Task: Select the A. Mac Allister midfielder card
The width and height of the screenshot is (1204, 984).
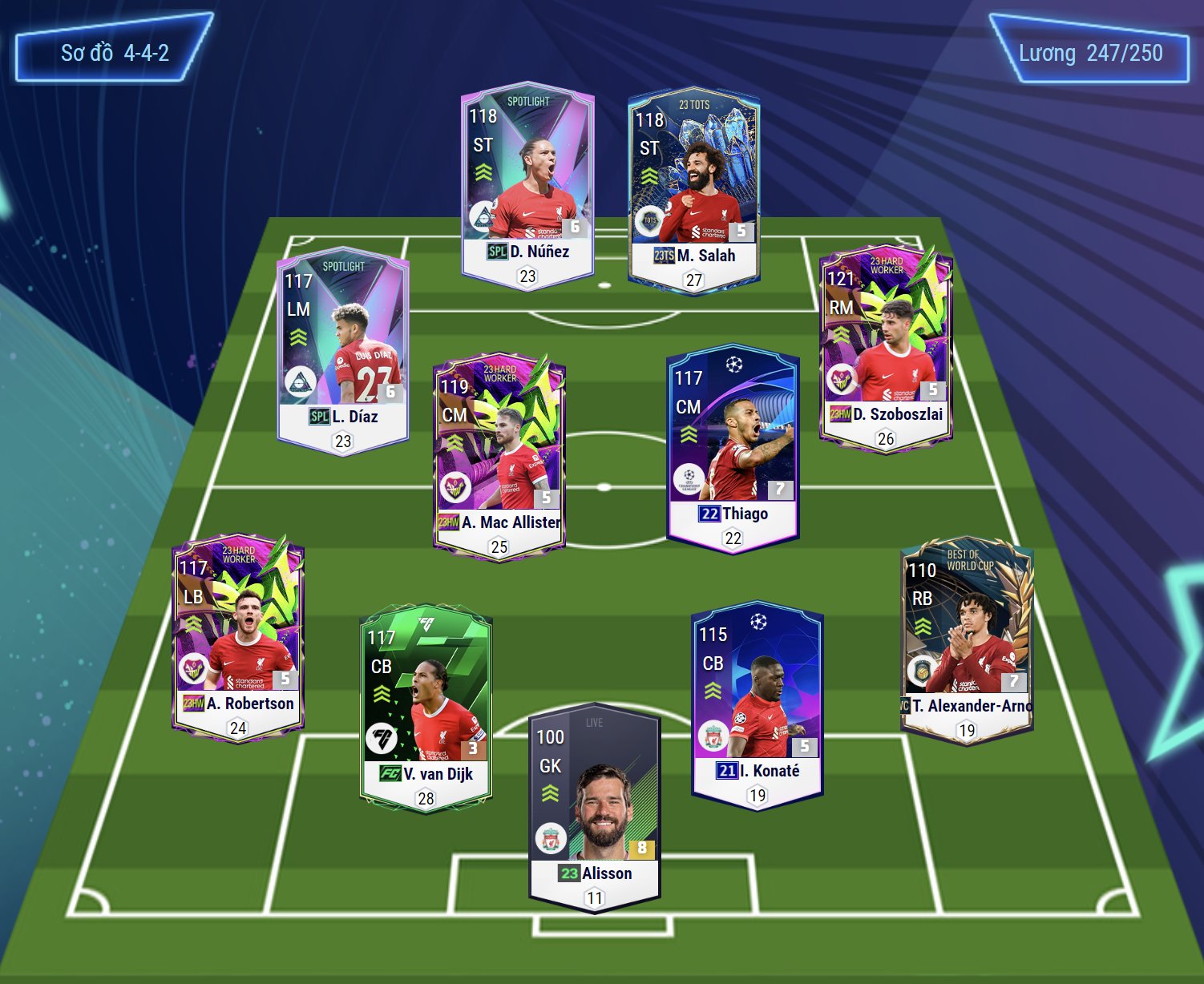Action: [x=499, y=456]
